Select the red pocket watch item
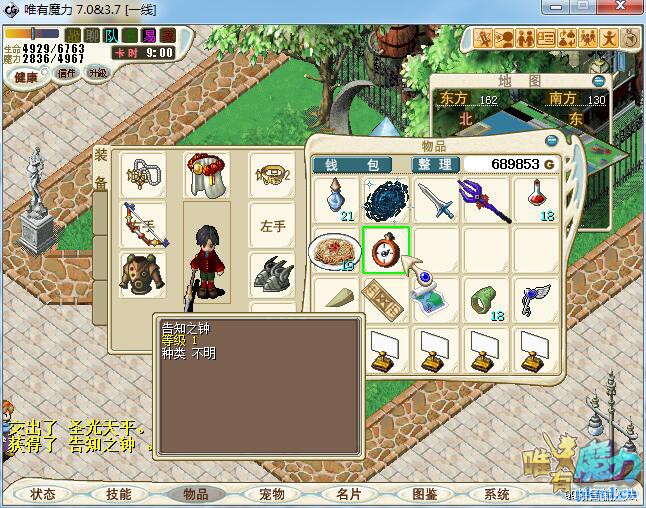The image size is (646, 508). 386,250
